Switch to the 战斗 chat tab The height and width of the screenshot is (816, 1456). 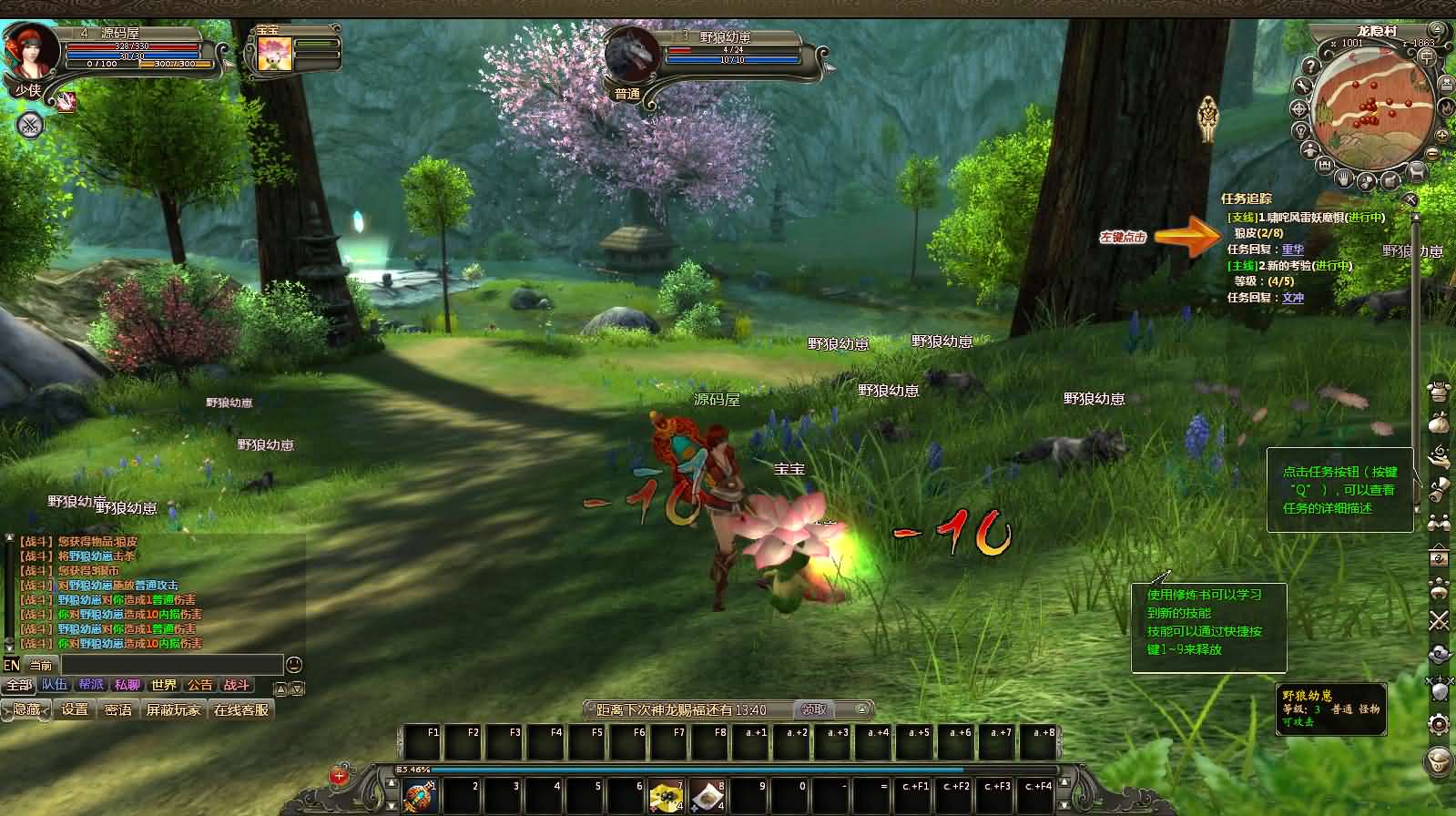pos(237,686)
